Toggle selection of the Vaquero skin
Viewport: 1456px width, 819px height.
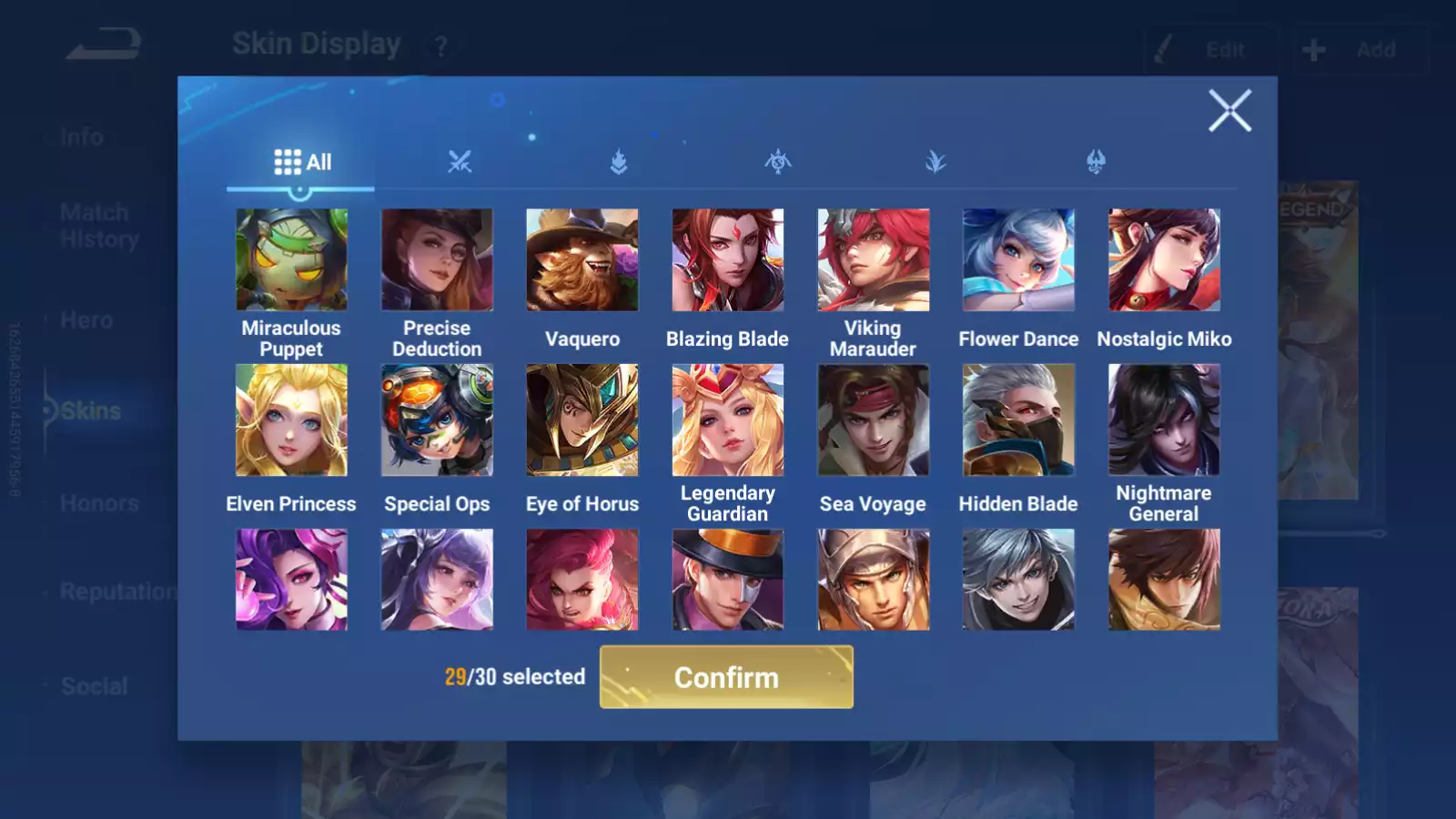tap(582, 259)
